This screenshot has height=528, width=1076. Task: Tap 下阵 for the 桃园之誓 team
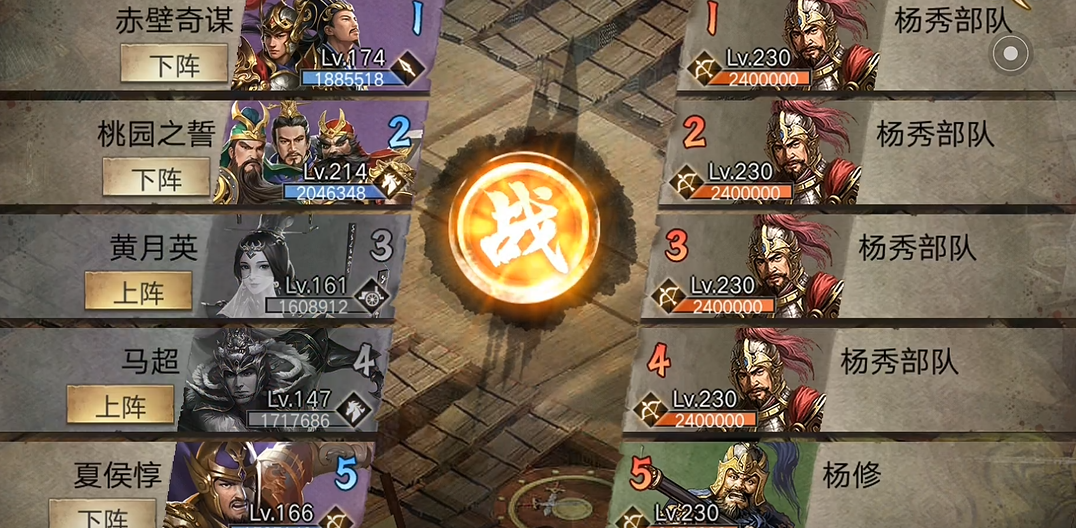pos(157,178)
